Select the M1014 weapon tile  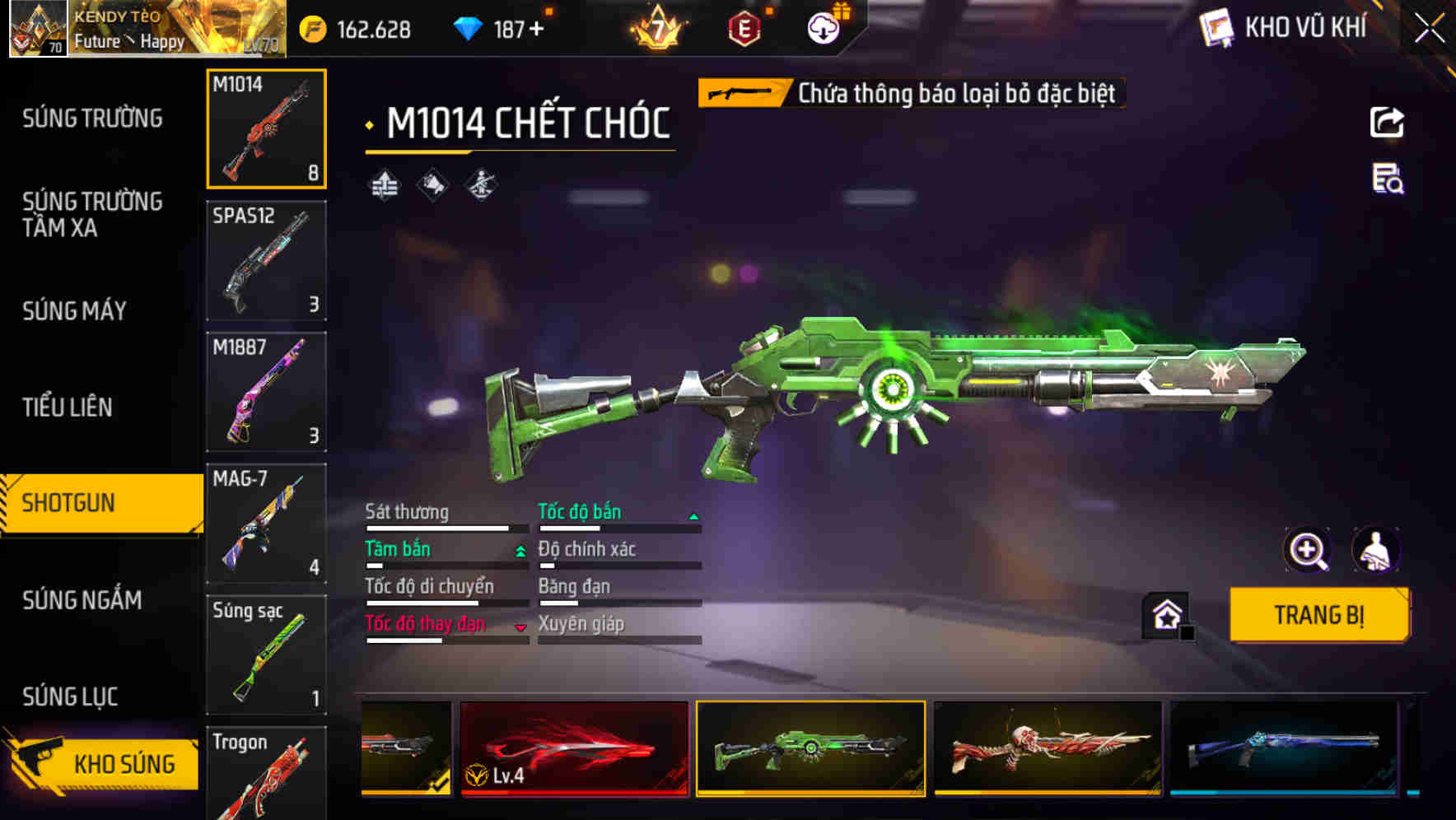(x=266, y=129)
